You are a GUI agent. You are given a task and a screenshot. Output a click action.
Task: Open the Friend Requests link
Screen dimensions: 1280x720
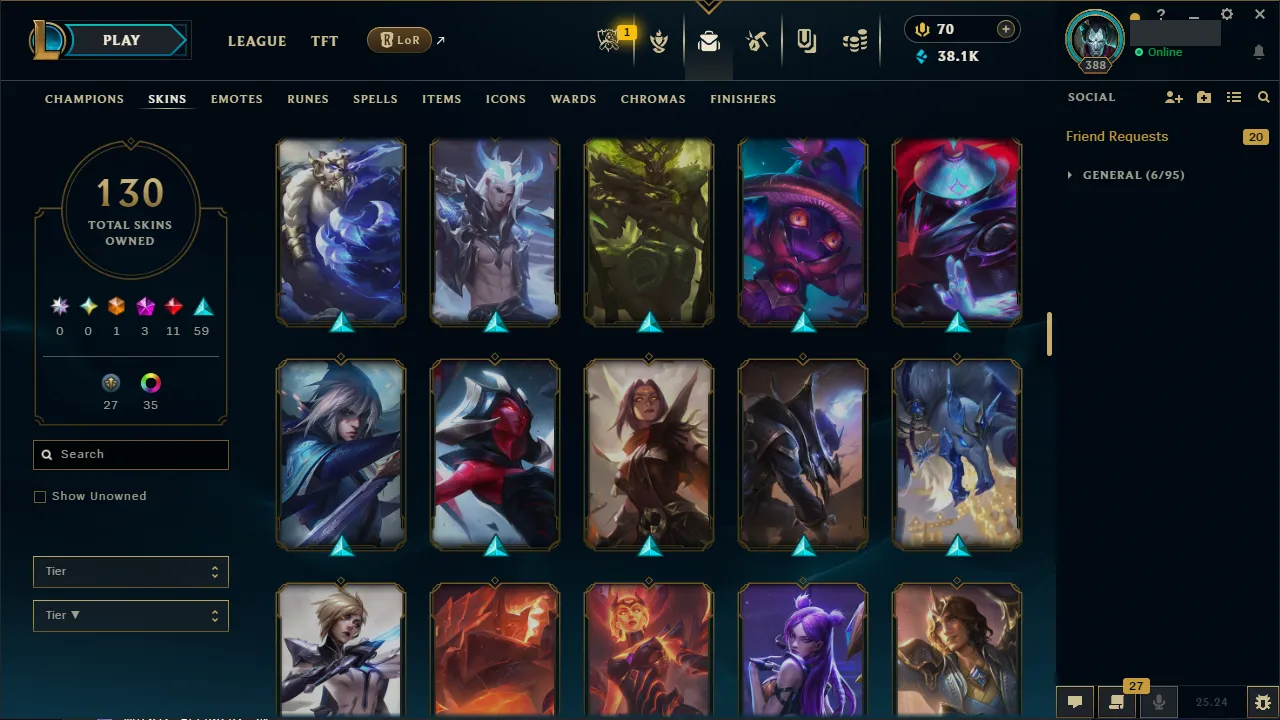[x=1116, y=136]
